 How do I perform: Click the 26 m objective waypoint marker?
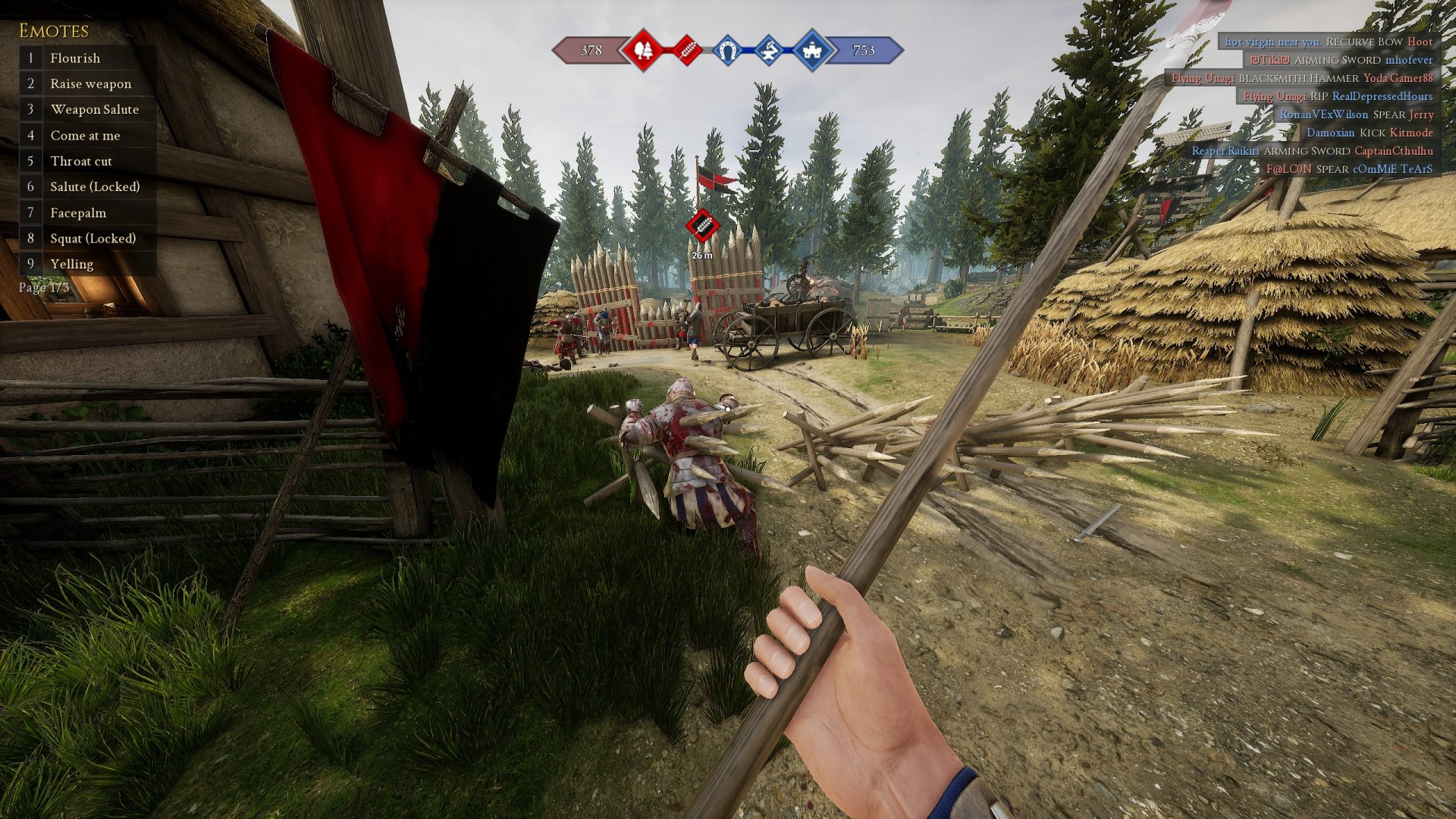pyautogui.click(x=702, y=226)
